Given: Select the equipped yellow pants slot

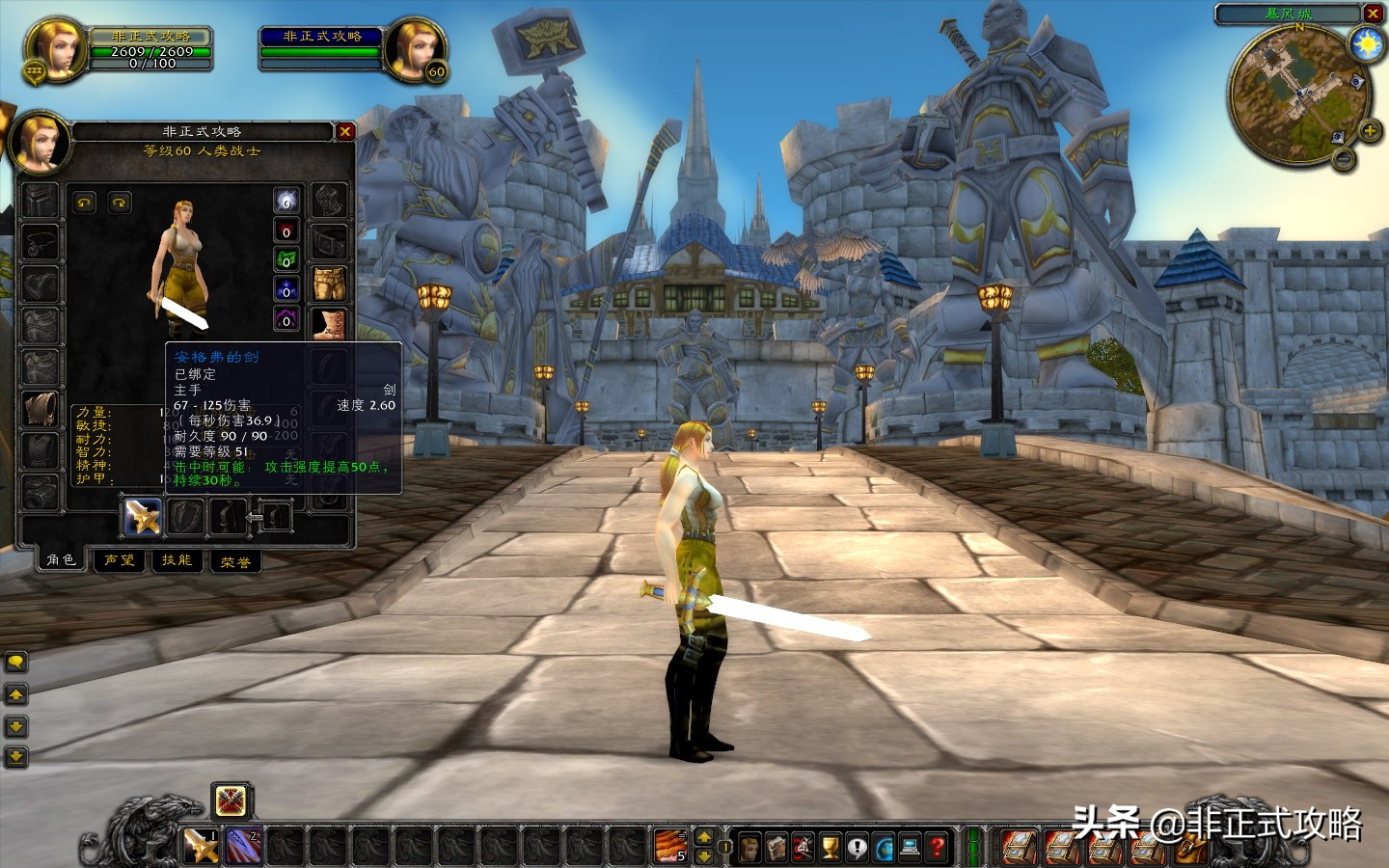Looking at the screenshot, I should click(x=329, y=284).
